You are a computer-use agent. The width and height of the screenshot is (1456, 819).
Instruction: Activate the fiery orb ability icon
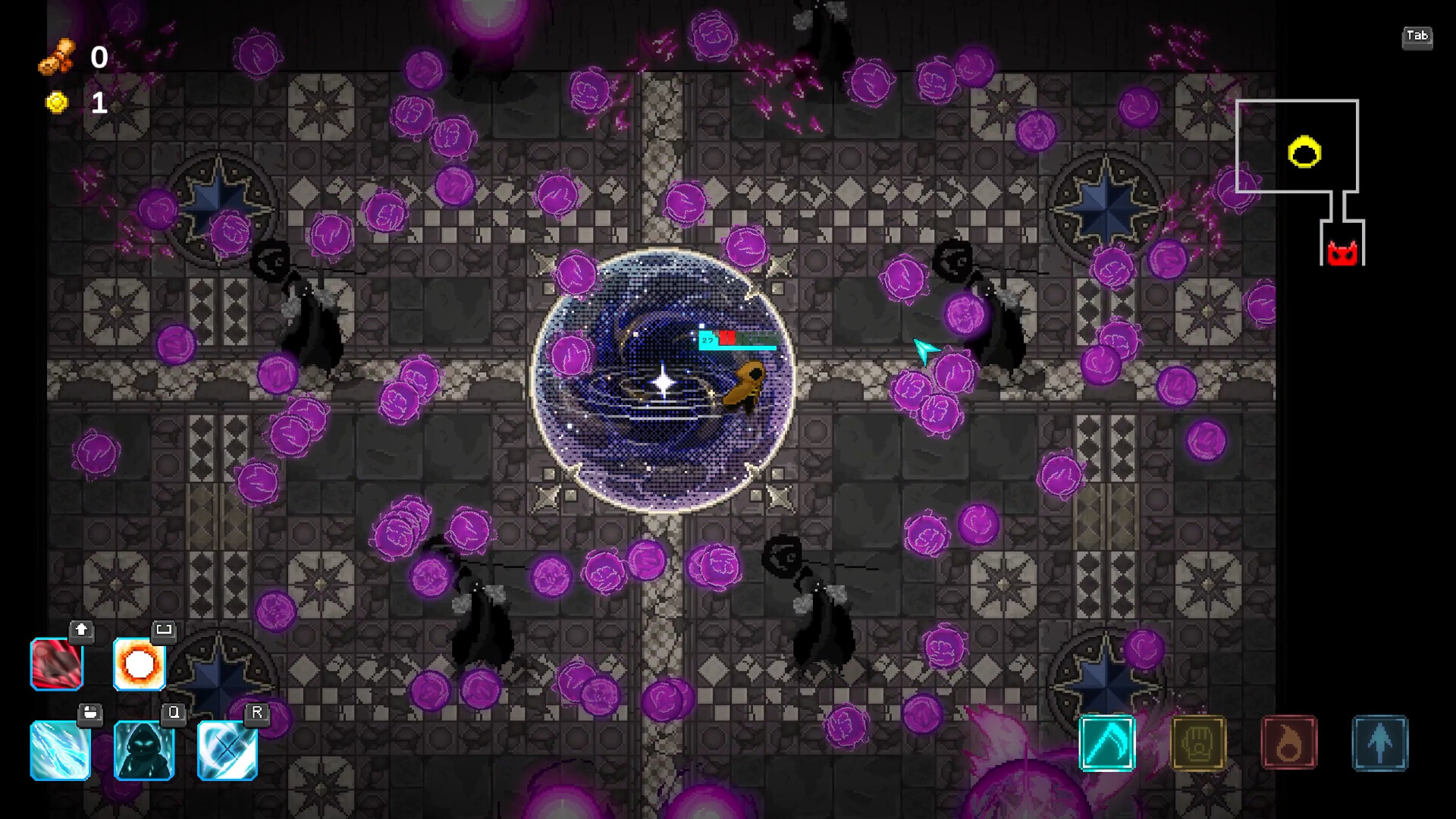point(139,665)
